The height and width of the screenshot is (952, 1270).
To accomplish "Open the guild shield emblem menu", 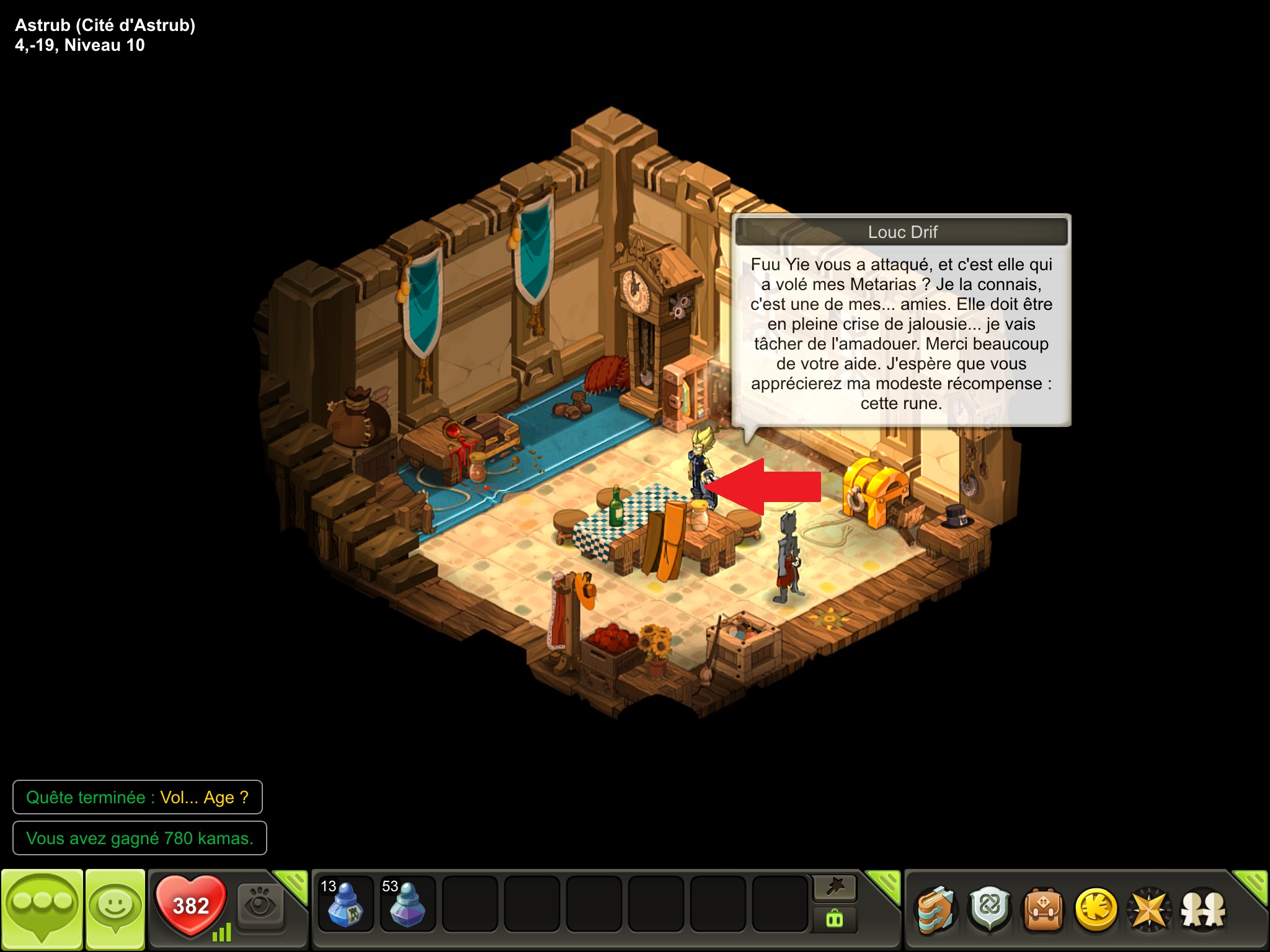I will (x=990, y=910).
